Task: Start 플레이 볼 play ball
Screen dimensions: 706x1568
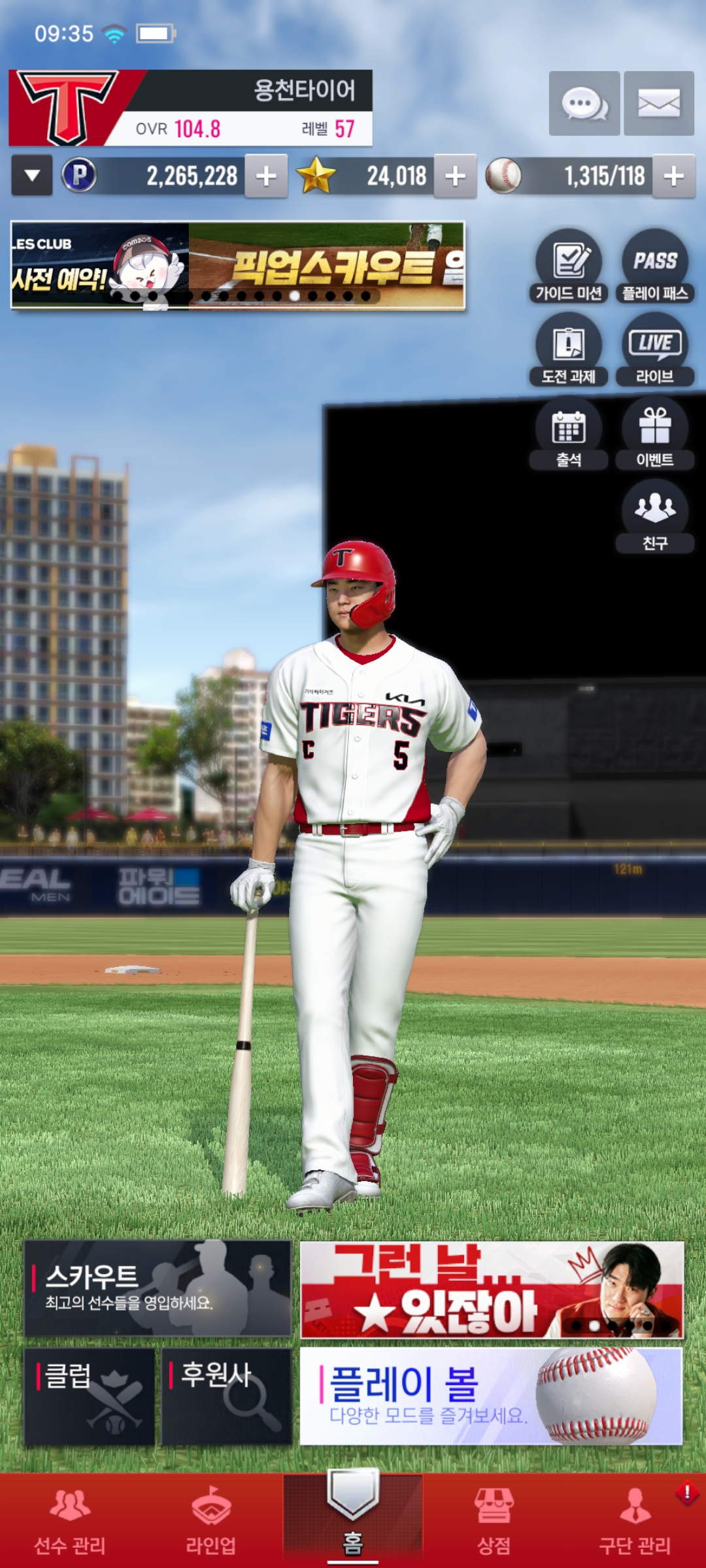Action: [491, 1396]
